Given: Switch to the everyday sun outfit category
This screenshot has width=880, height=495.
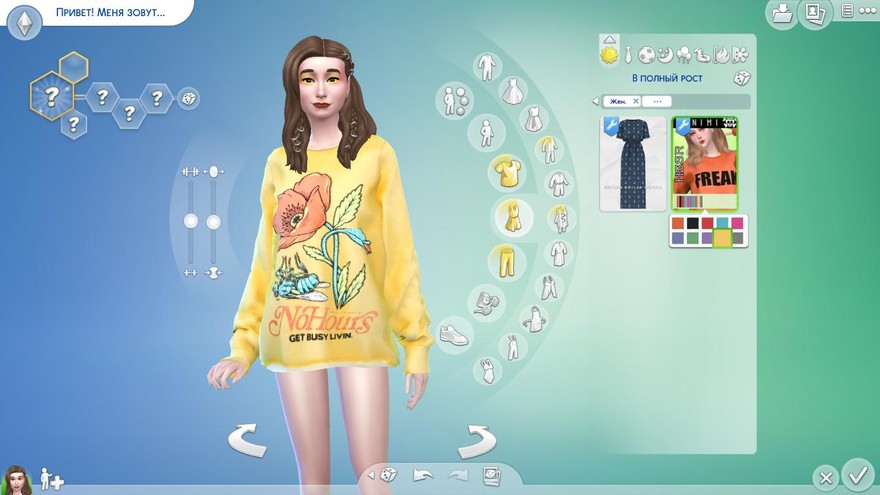Looking at the screenshot, I should coord(609,54).
